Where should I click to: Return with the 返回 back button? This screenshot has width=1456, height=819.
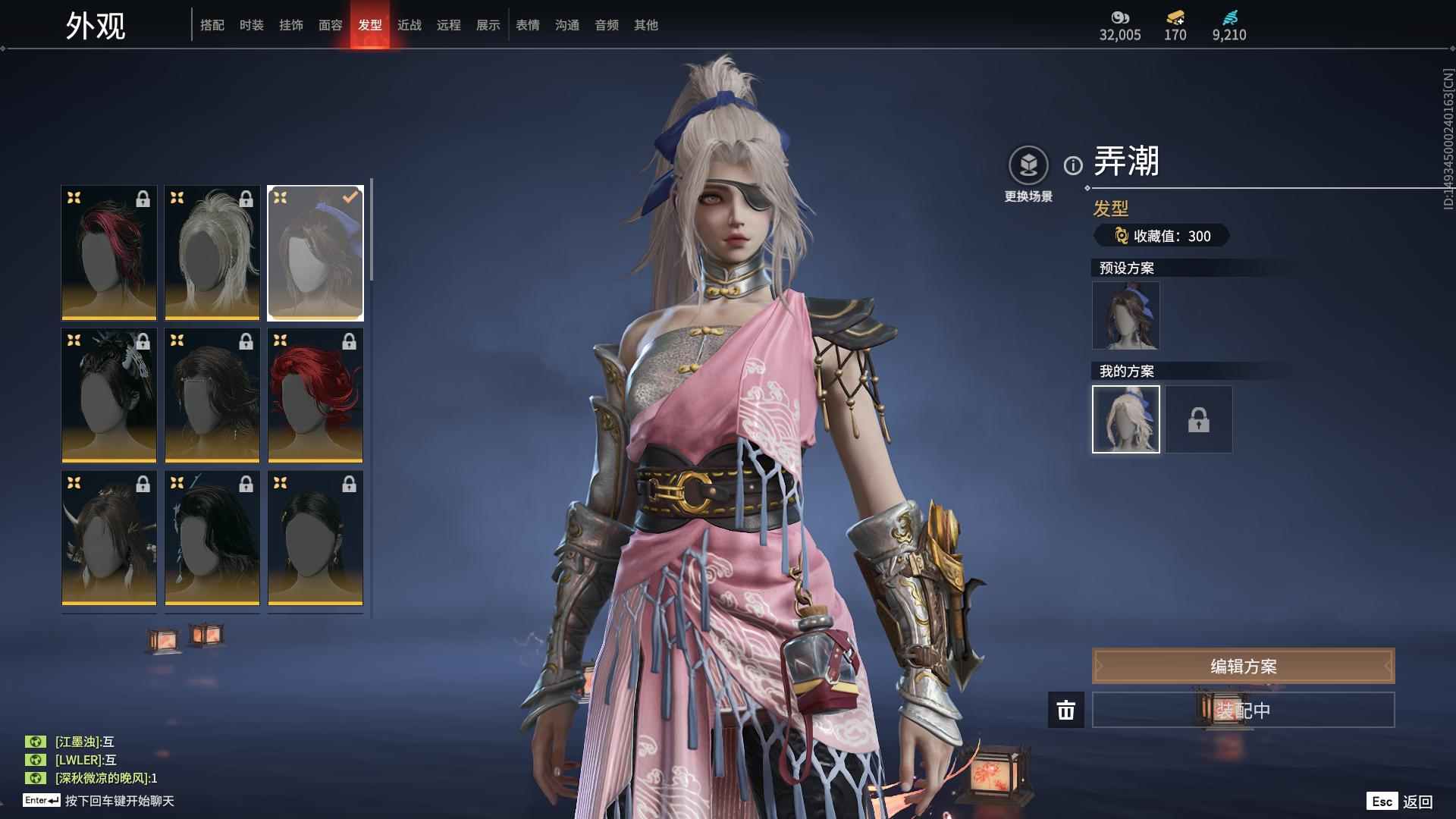(1401, 802)
